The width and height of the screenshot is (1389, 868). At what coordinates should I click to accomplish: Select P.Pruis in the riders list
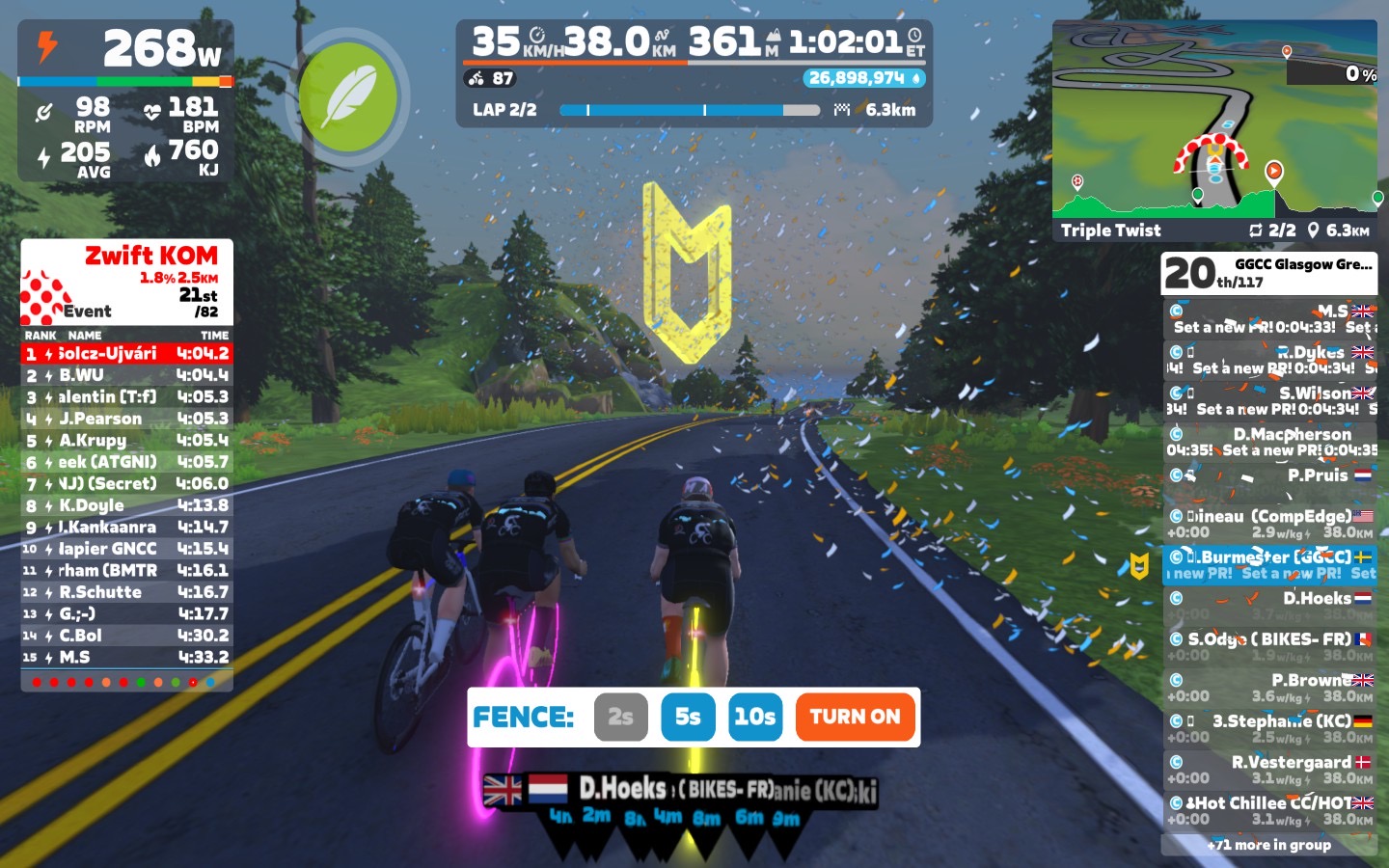1269,475
